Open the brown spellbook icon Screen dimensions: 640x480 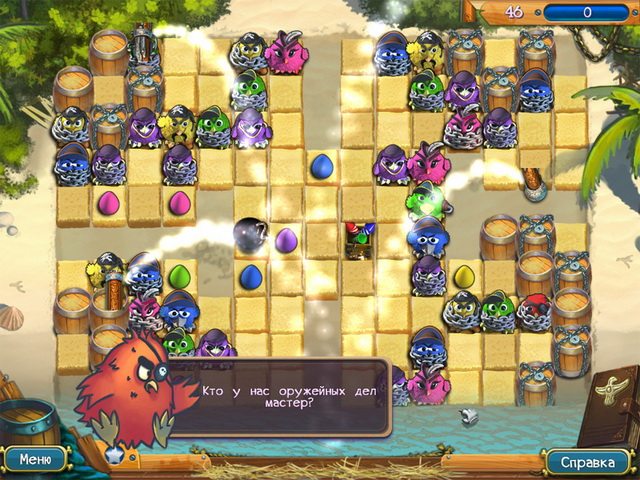(x=609, y=404)
